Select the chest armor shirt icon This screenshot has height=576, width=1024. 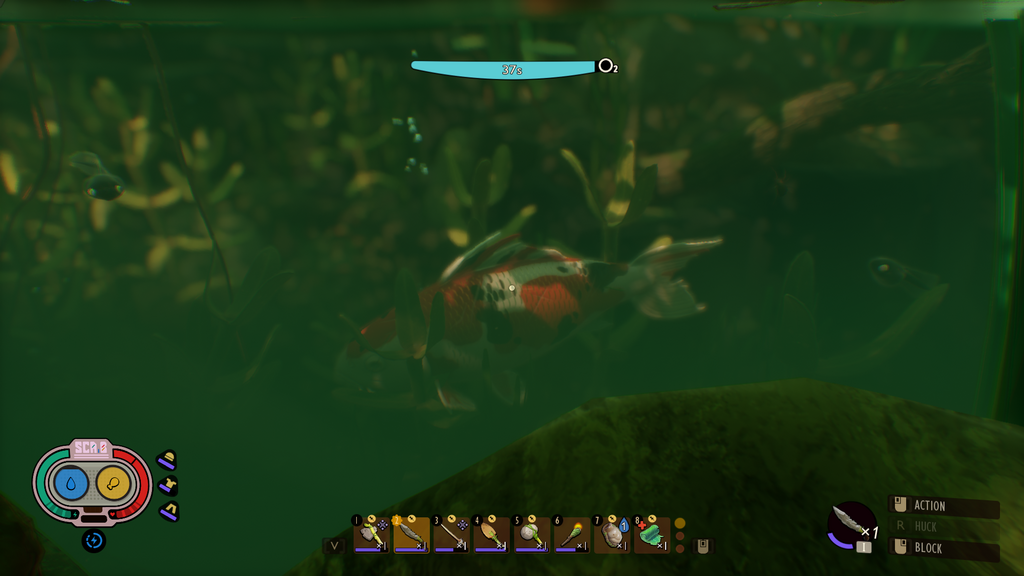(167, 486)
